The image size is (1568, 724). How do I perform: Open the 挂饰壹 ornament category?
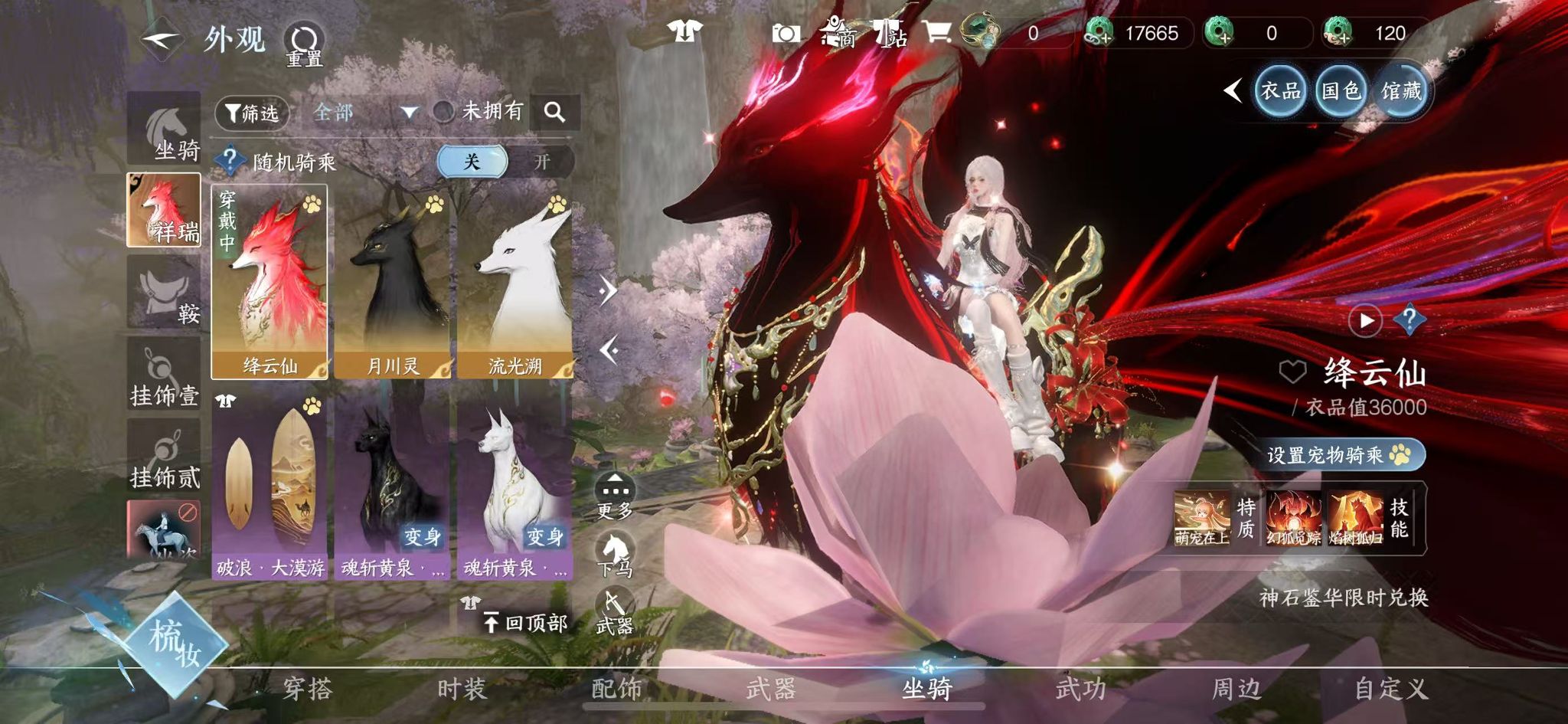(x=164, y=375)
